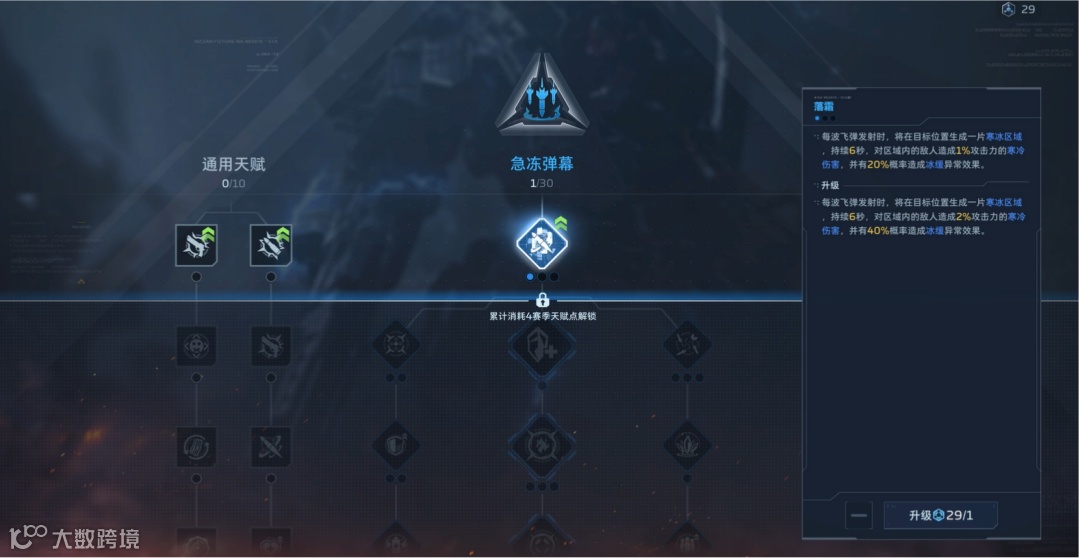Click the minus button beside 升级
This screenshot has height=558, width=1080.
pyautogui.click(x=858, y=516)
